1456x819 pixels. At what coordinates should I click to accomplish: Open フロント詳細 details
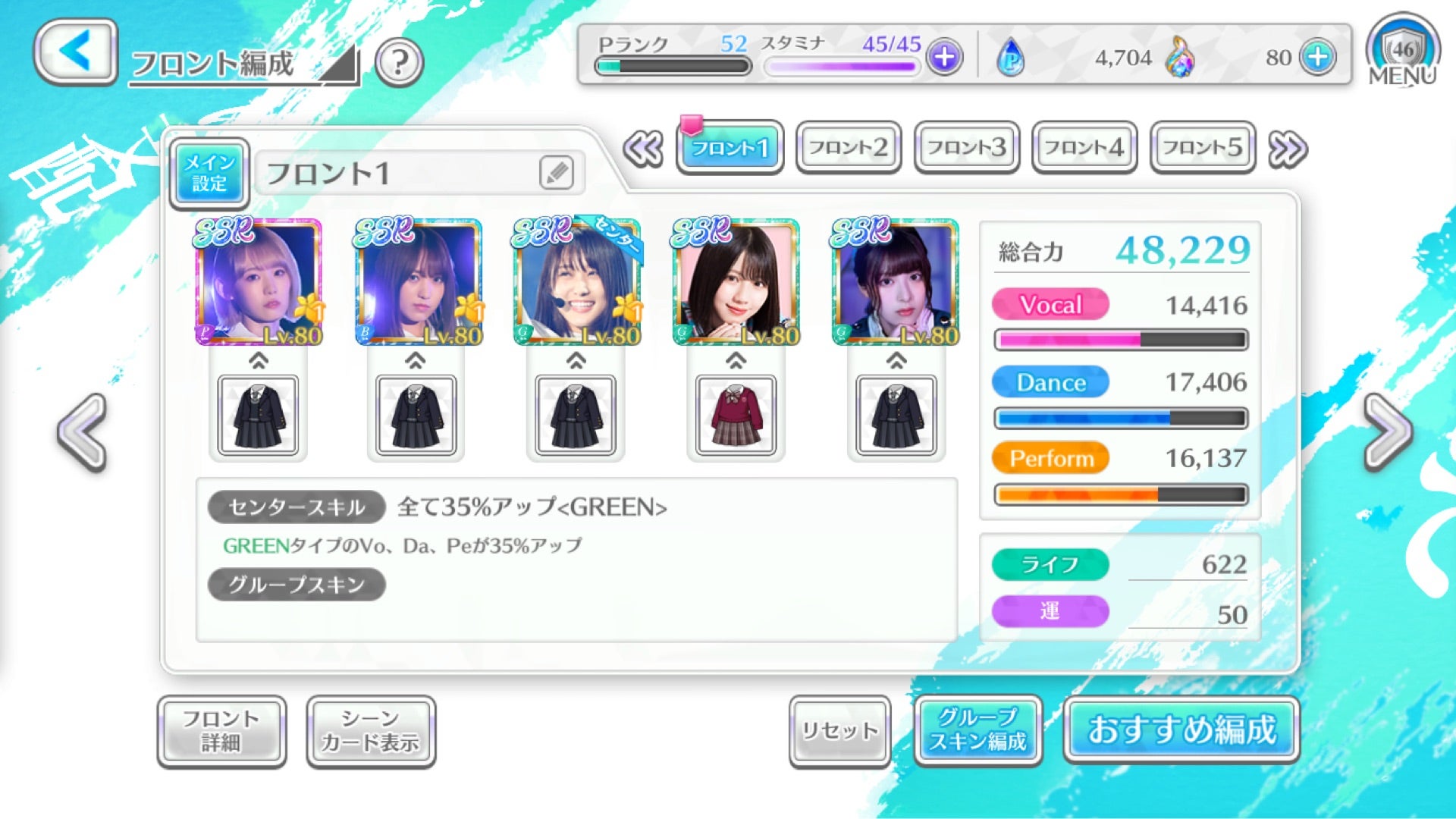(x=221, y=731)
